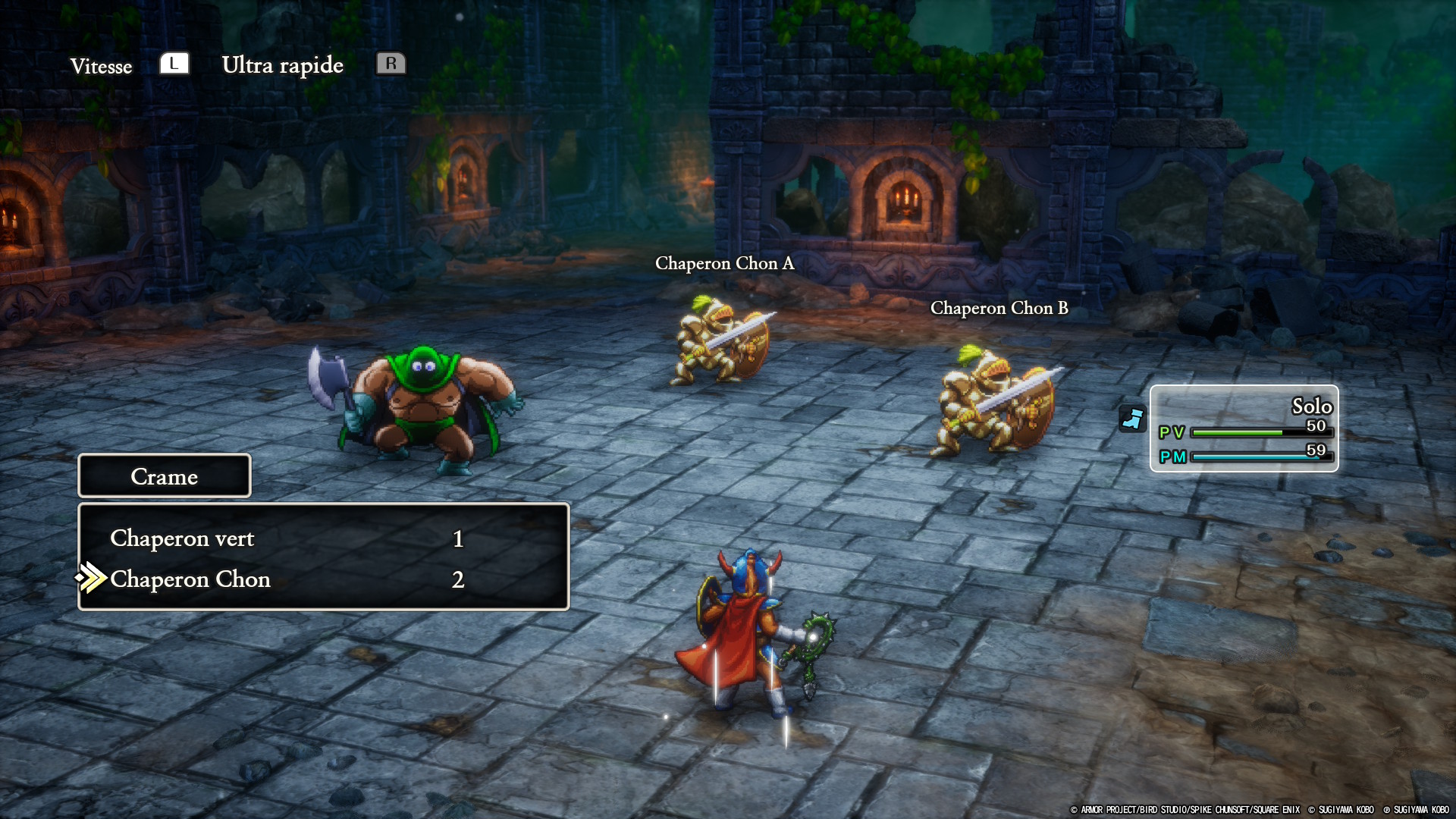Click the blue boot status icon
This screenshot has height=819, width=1456.
pyautogui.click(x=1132, y=419)
